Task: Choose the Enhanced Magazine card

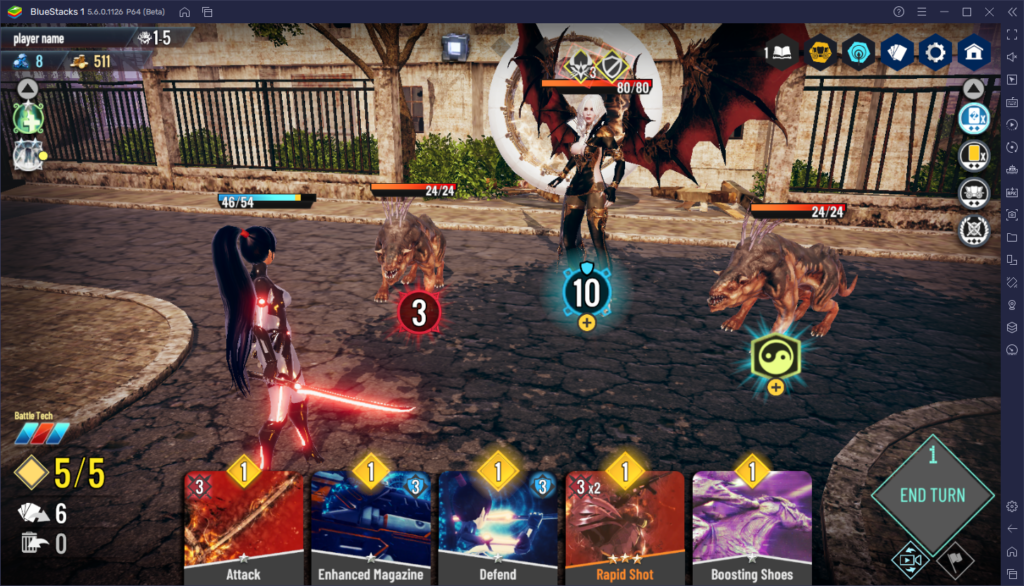Action: click(x=370, y=527)
